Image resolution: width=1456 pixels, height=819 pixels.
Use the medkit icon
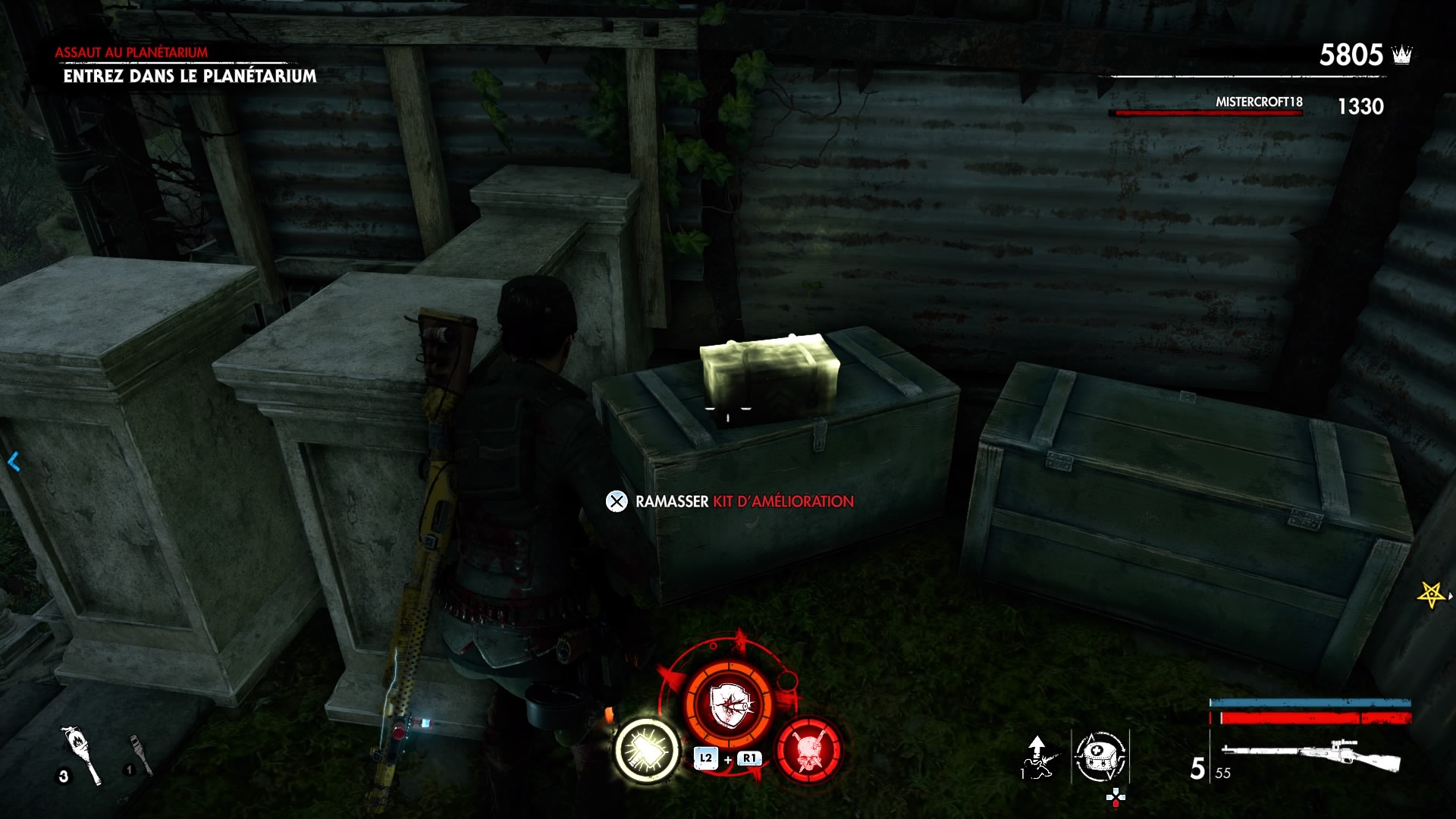coord(1100,756)
